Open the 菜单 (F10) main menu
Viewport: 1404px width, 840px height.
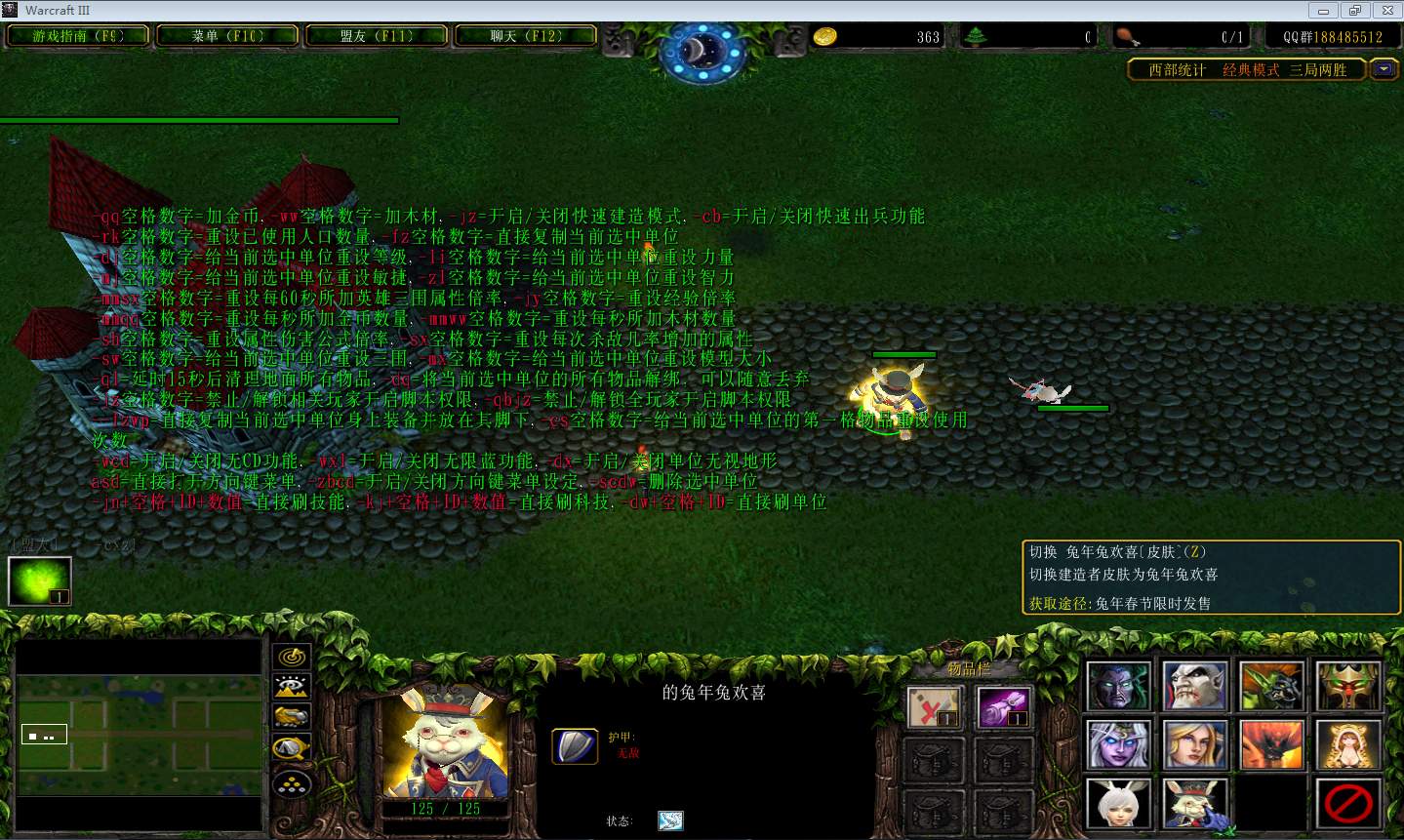[227, 36]
